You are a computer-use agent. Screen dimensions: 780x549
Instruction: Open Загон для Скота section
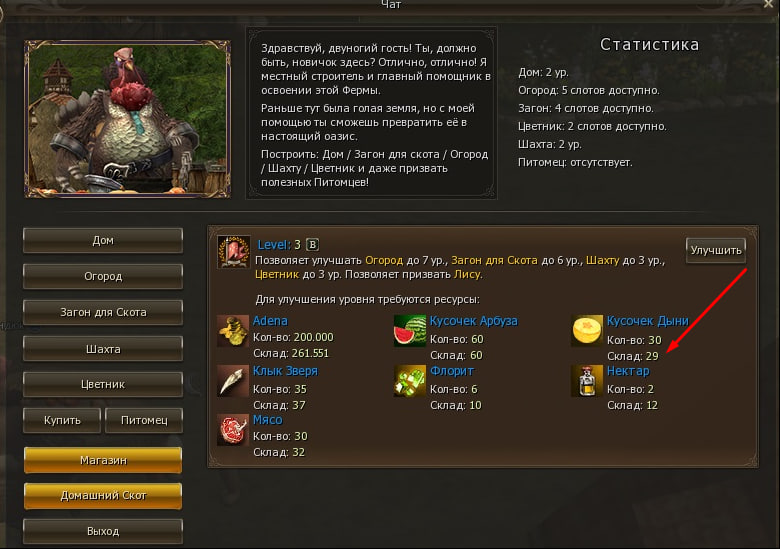pos(102,312)
